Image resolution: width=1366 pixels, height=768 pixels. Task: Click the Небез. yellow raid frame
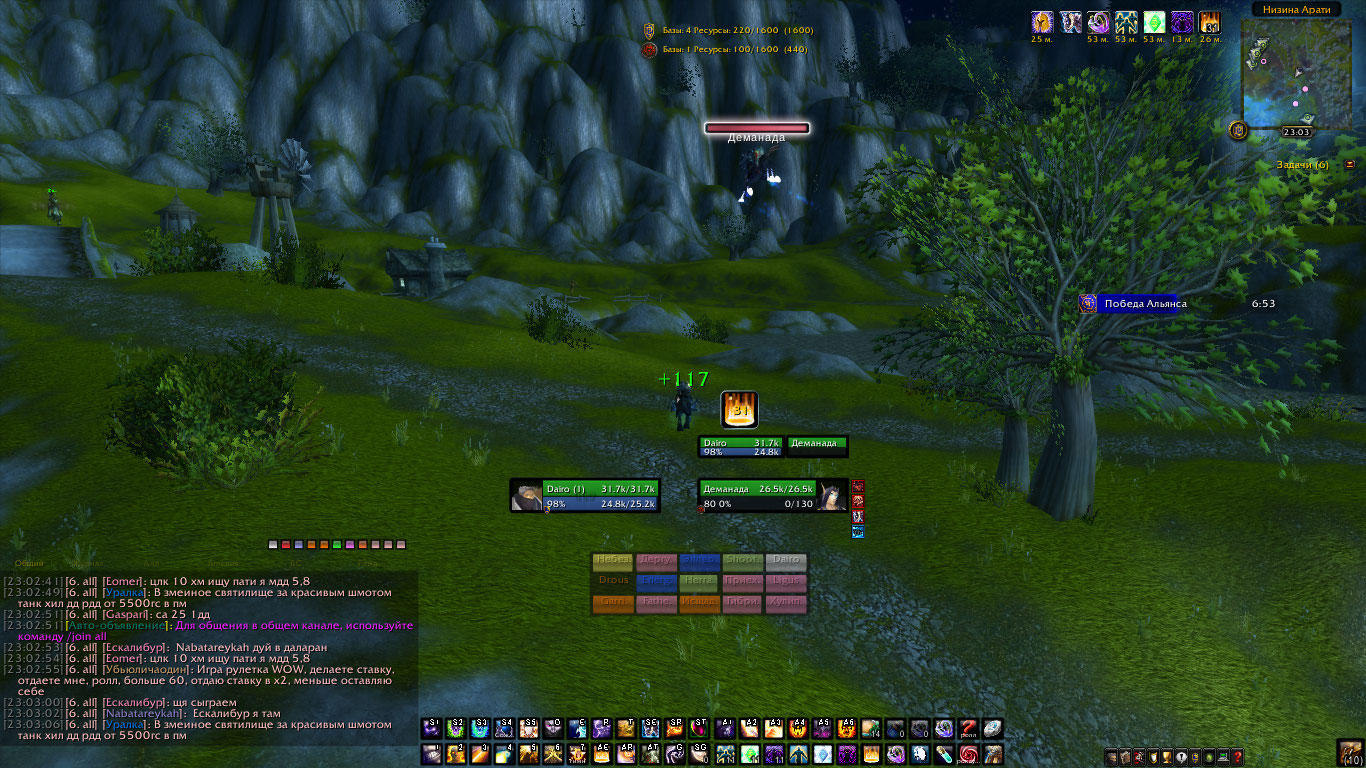[613, 561]
